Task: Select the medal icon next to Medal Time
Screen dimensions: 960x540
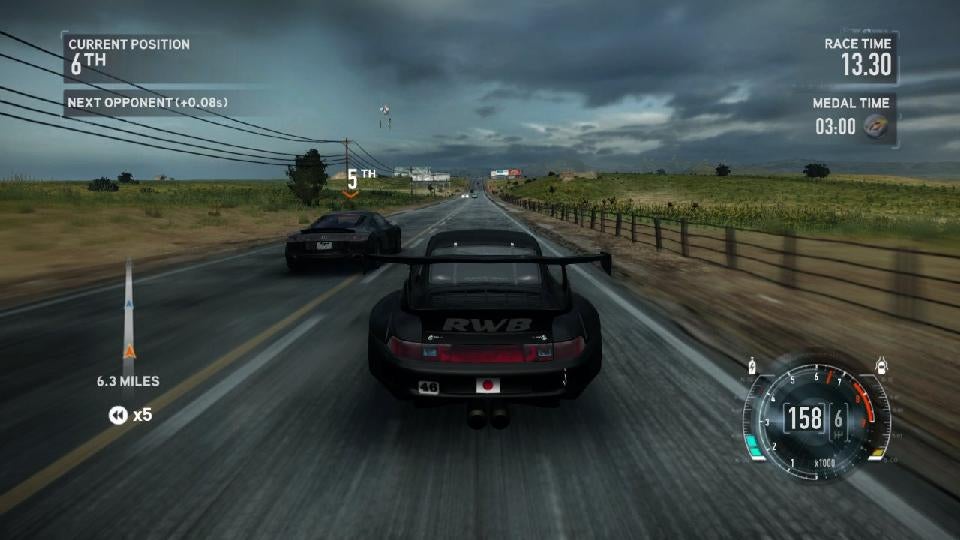Action: 877,127
